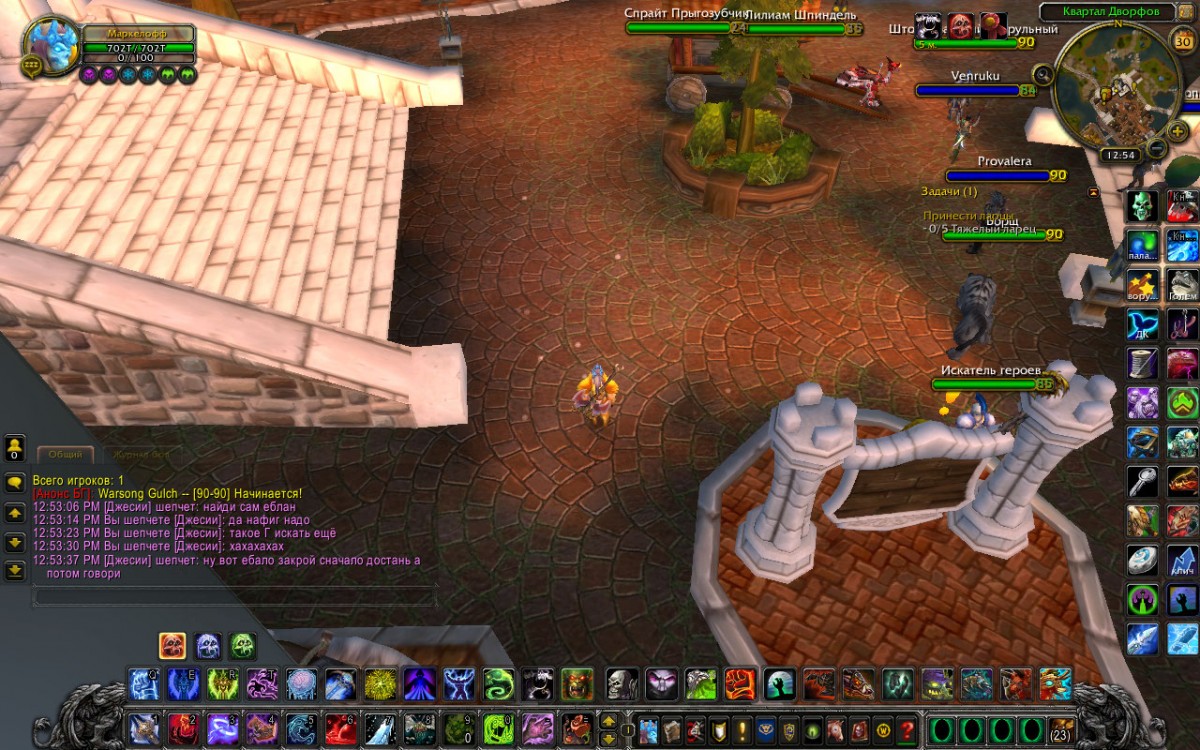1200x750 pixels.
Task: Zoom out the minimap with minus button
Action: [1157, 149]
